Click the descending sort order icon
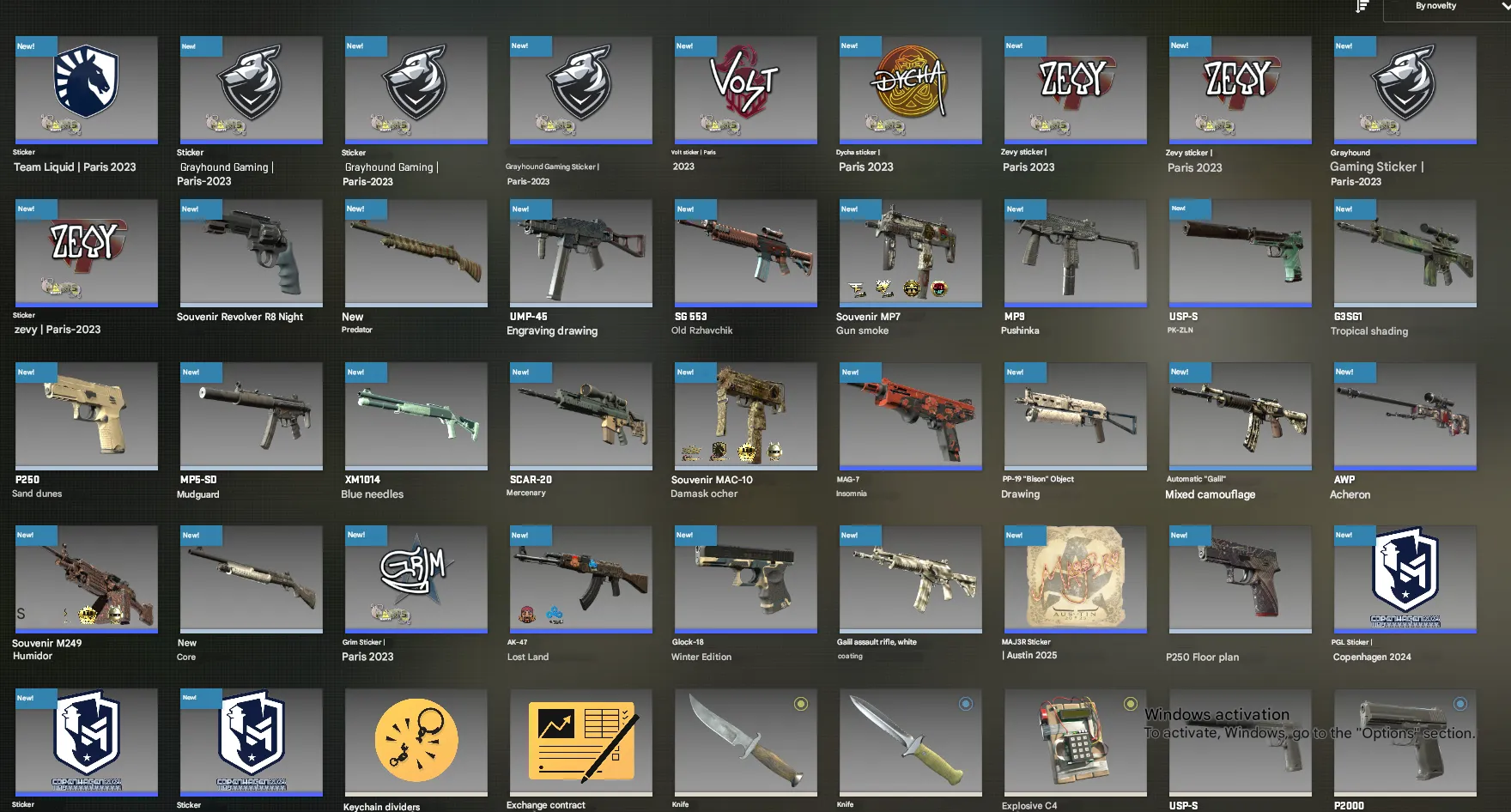 click(x=1361, y=7)
